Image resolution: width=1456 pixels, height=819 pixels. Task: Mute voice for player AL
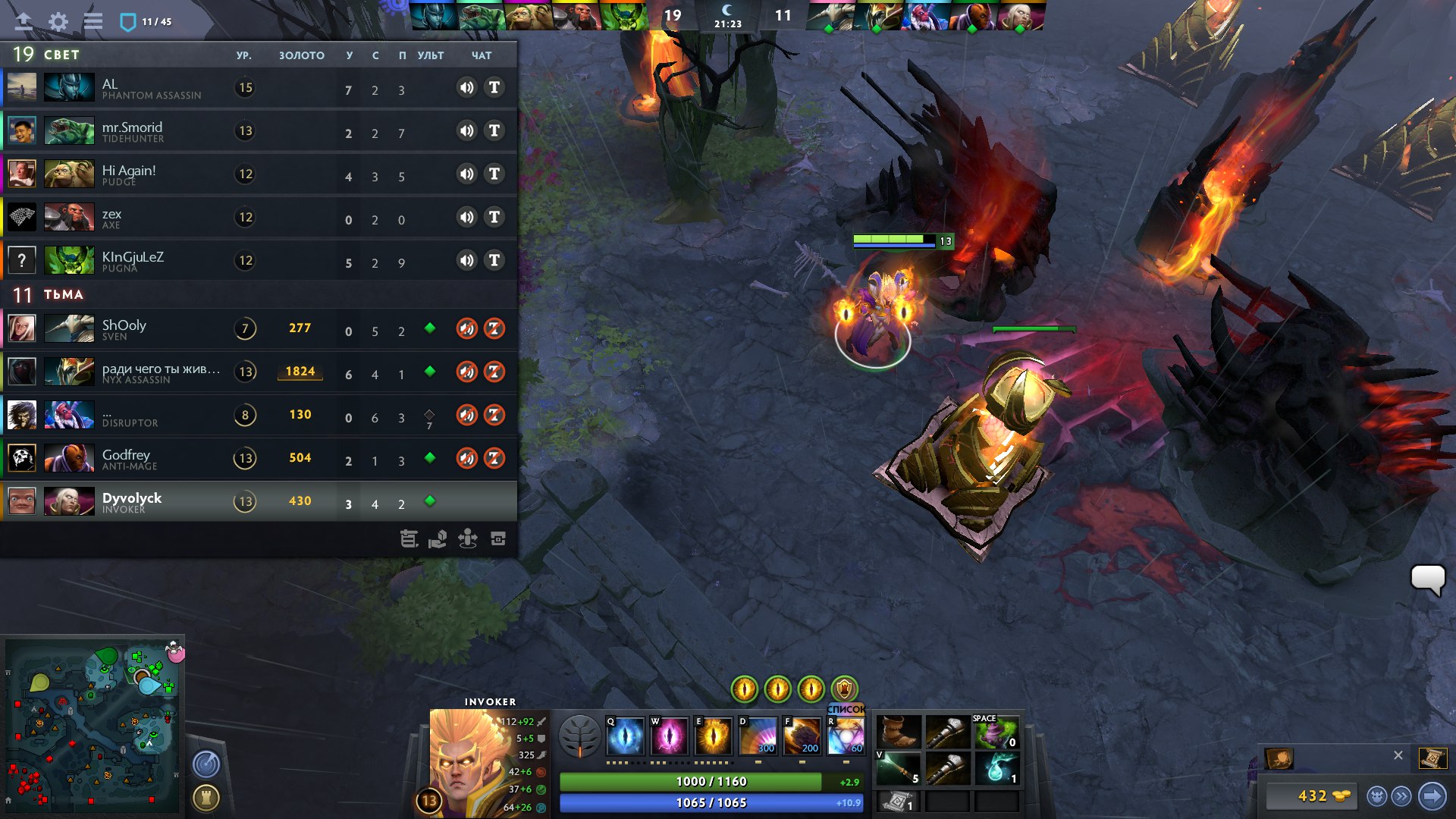click(466, 87)
